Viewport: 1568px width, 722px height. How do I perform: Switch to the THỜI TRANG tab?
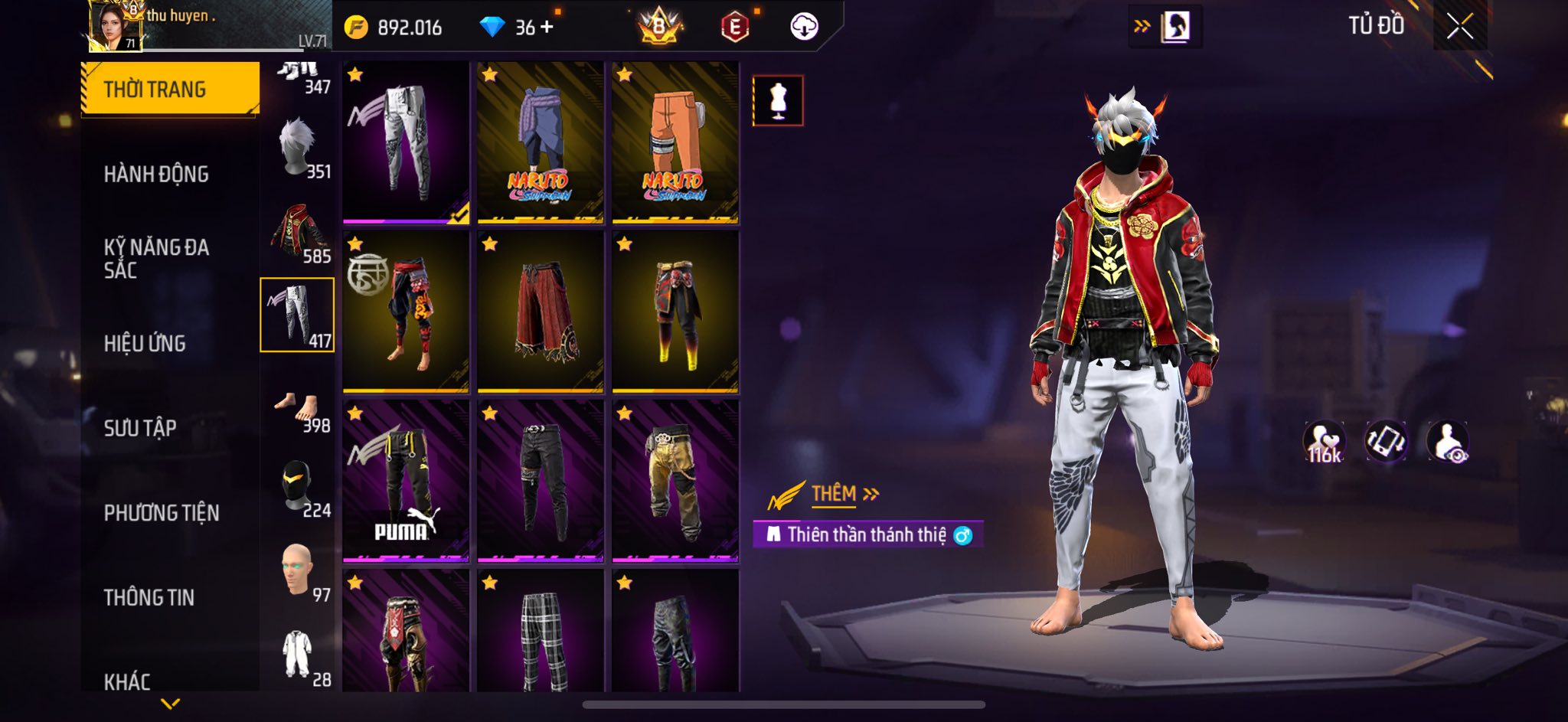170,89
